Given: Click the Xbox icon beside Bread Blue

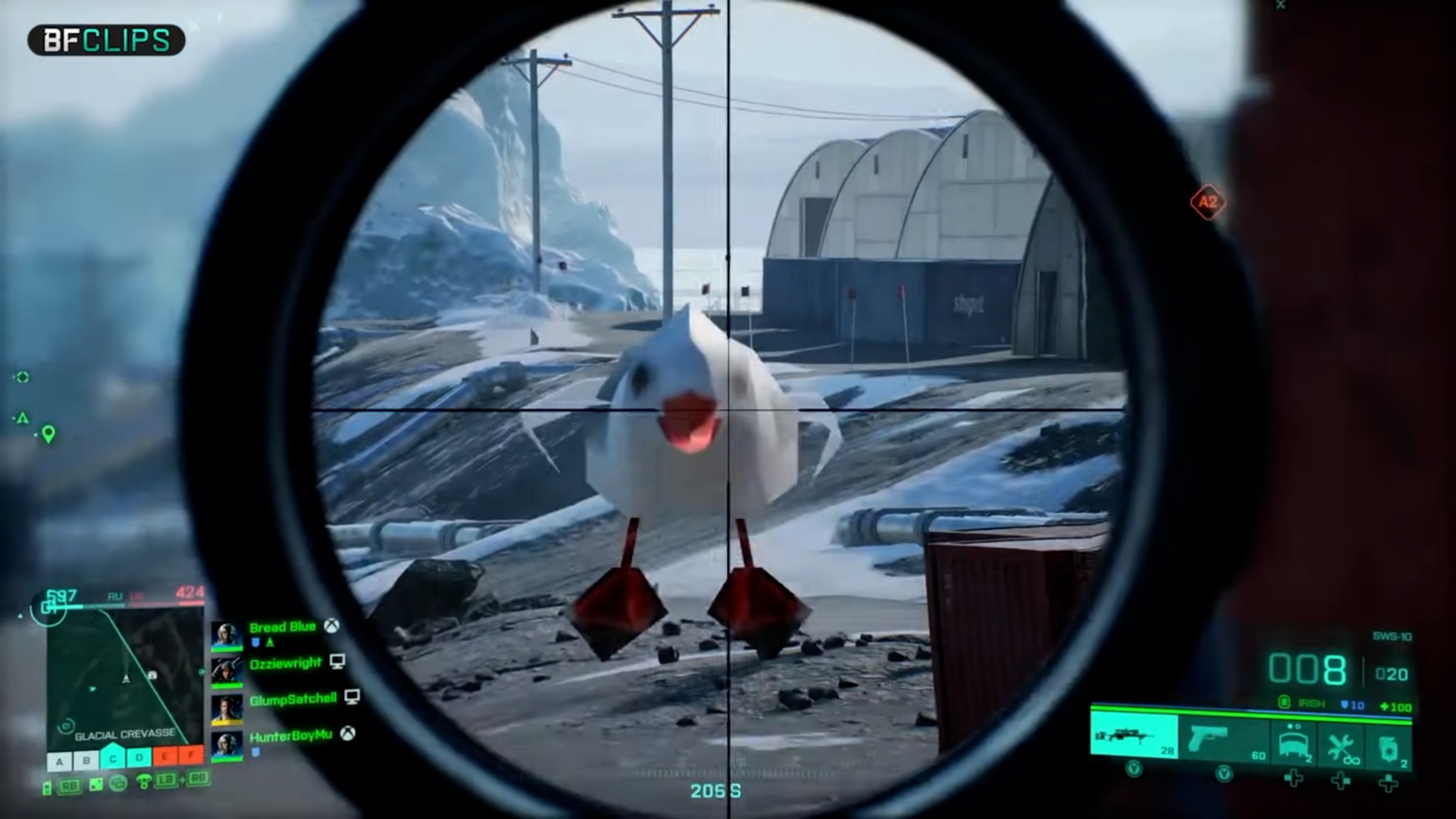Looking at the screenshot, I should coord(331,626).
